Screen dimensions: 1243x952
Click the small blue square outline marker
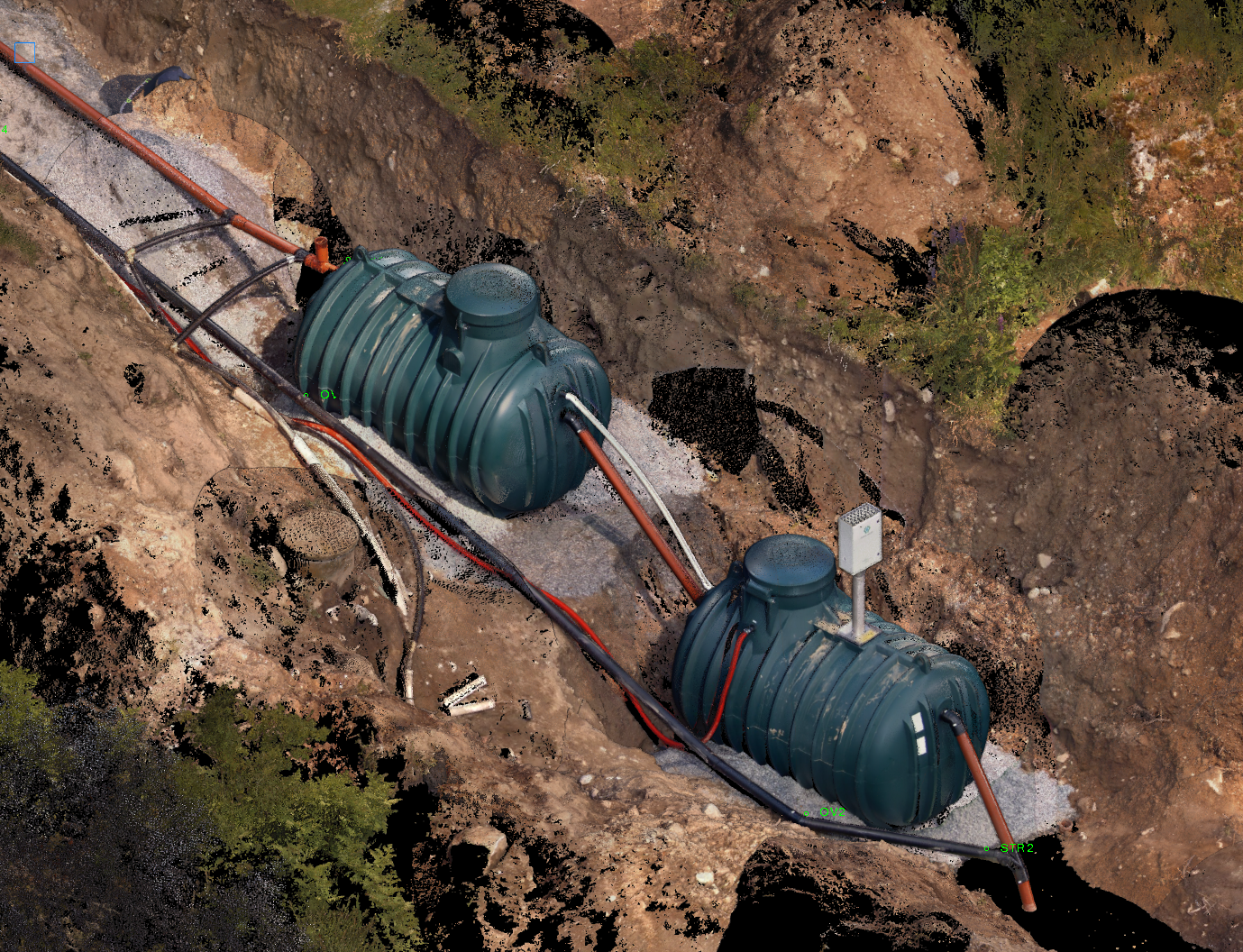[24, 53]
